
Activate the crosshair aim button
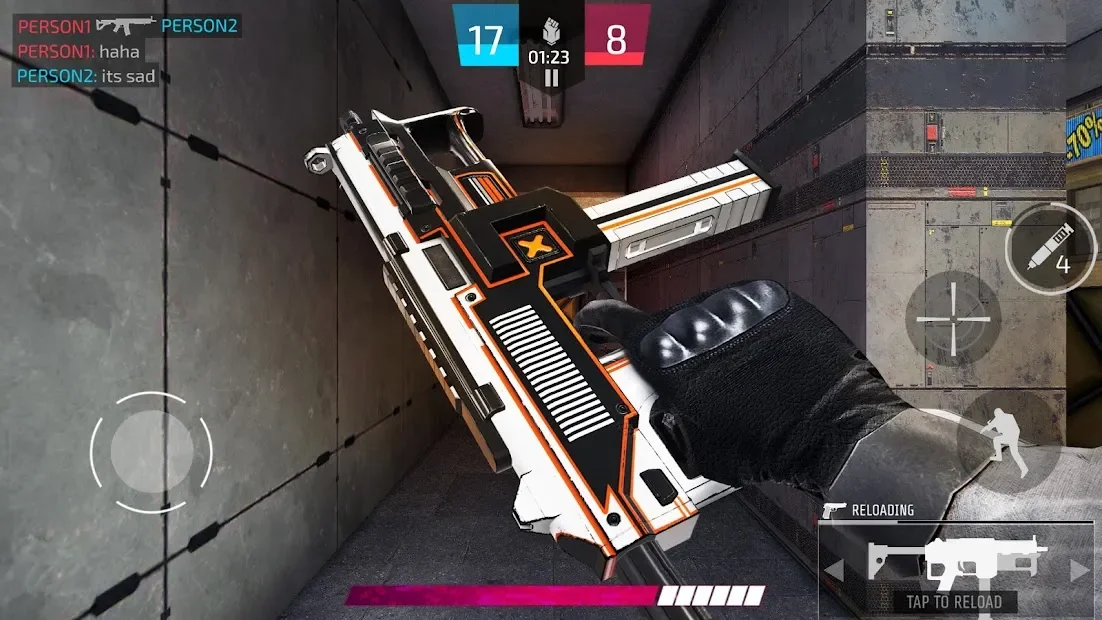click(952, 320)
